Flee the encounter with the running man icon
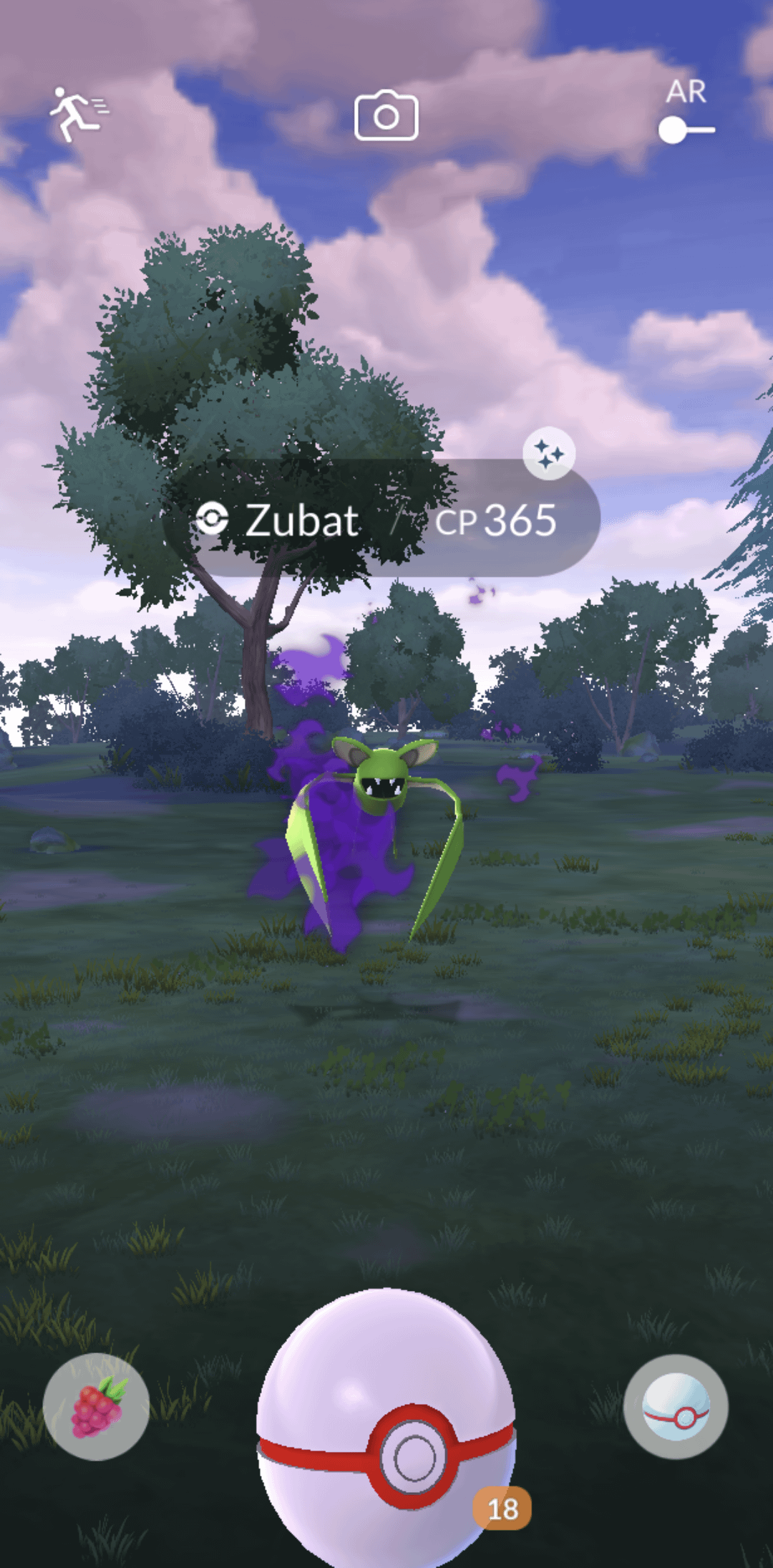The image size is (773, 1568). click(77, 115)
